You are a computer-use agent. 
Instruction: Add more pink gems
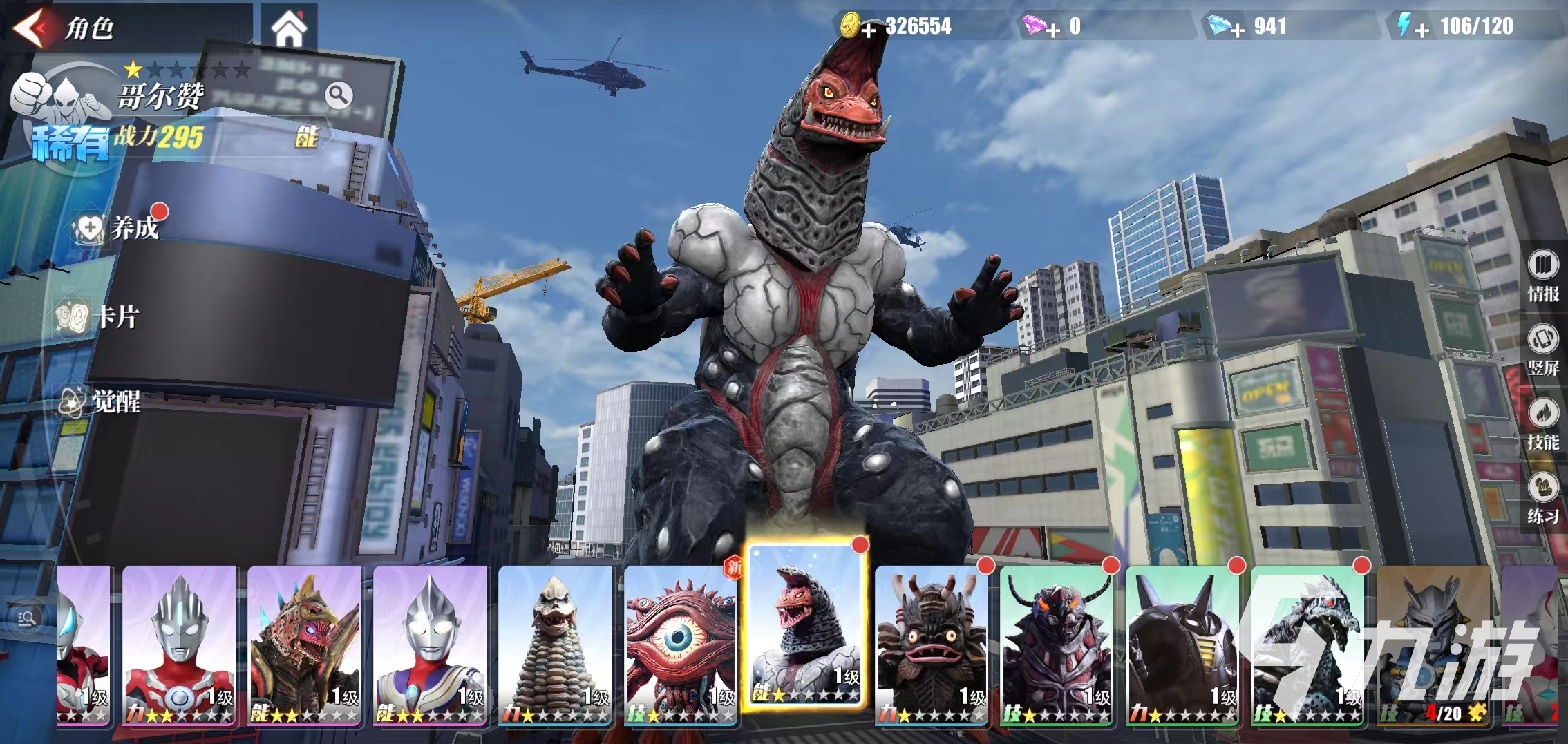click(1052, 30)
